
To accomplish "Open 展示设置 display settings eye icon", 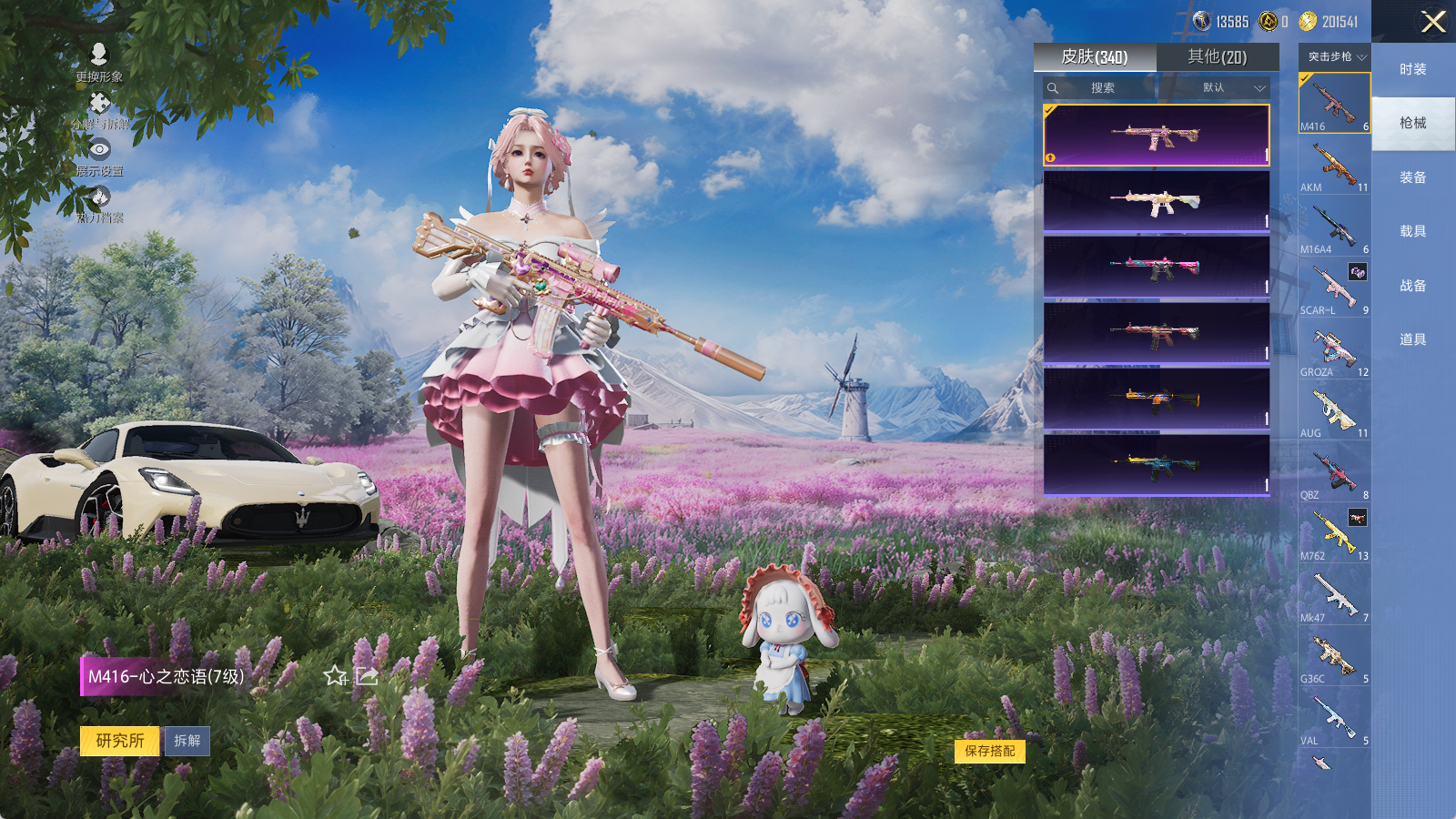I will (x=99, y=156).
